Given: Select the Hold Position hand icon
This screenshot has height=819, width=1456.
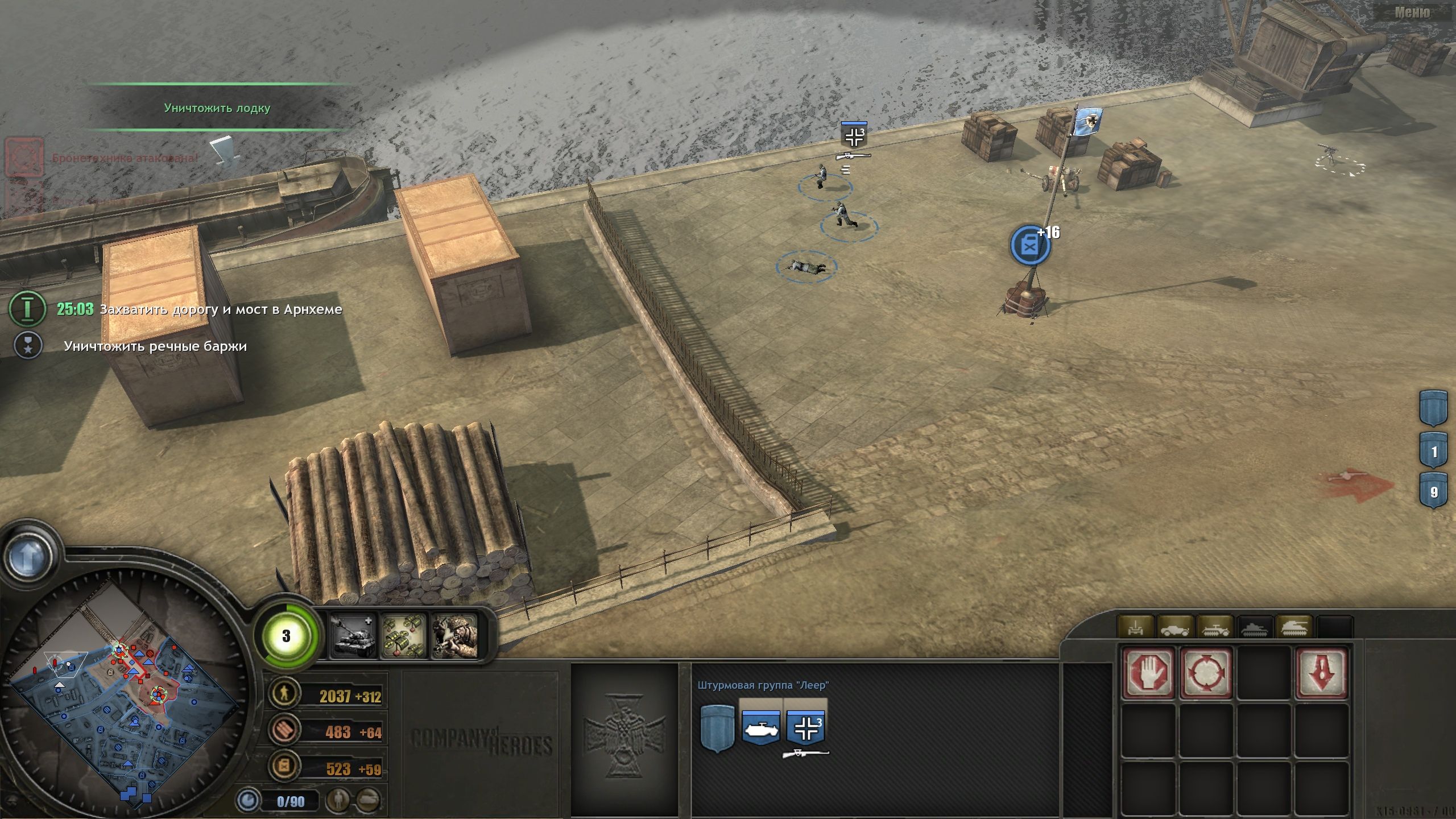Looking at the screenshot, I should pos(1149,674).
